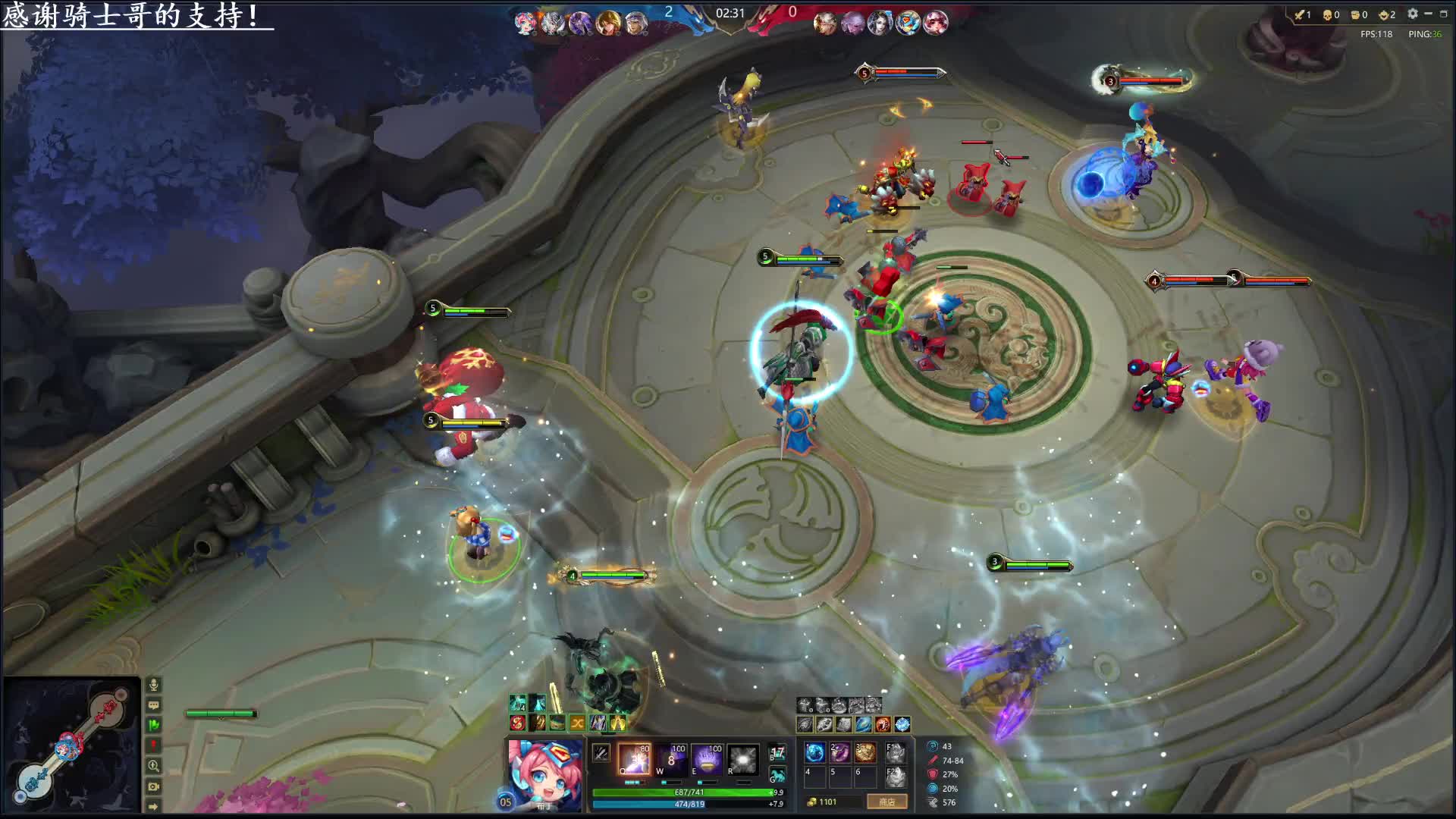Open the 商店 shop button
This screenshot has width=1456, height=819.
point(886,802)
